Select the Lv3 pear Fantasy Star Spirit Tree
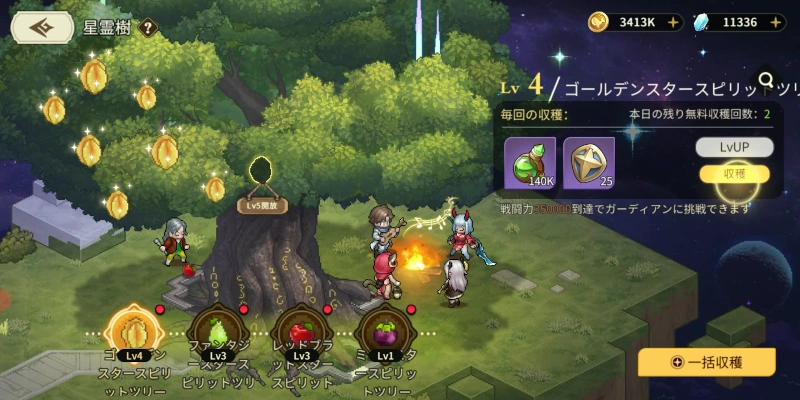This screenshot has width=800, height=400. point(217,334)
